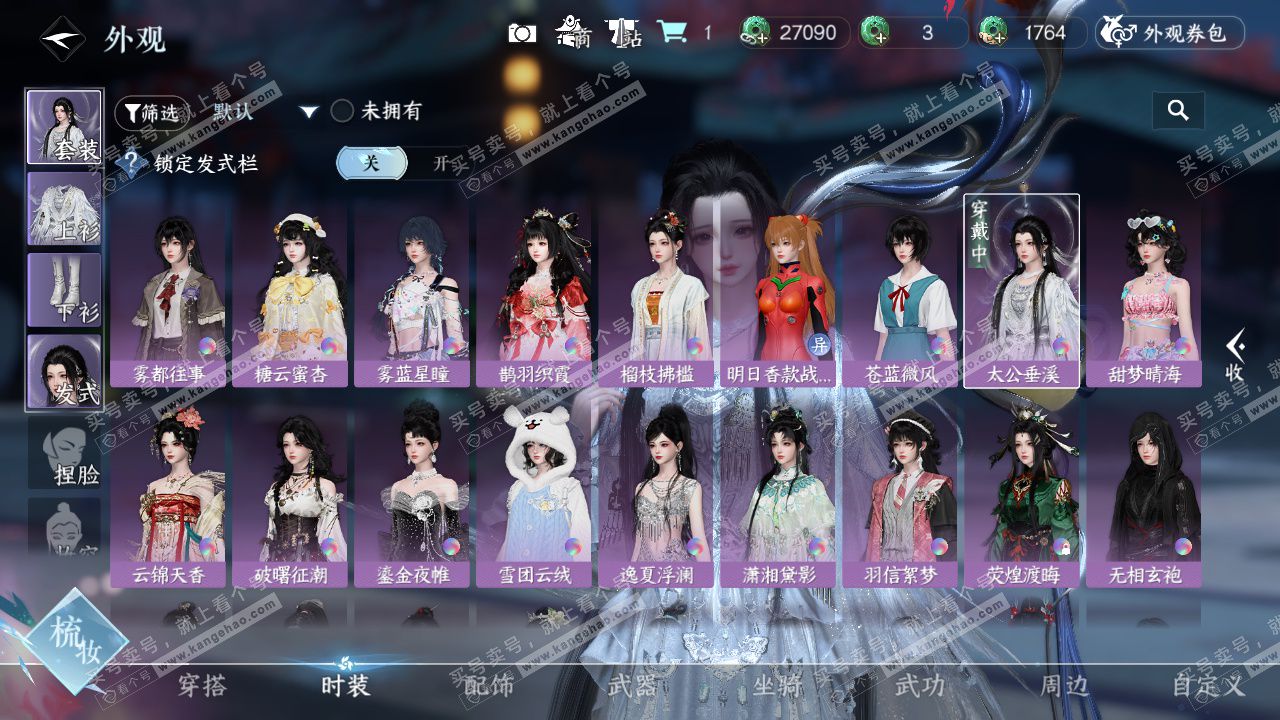Screen dimensions: 1280x720
Task: Choose the 雪团云绒 outfit
Action: pyautogui.click(x=534, y=490)
